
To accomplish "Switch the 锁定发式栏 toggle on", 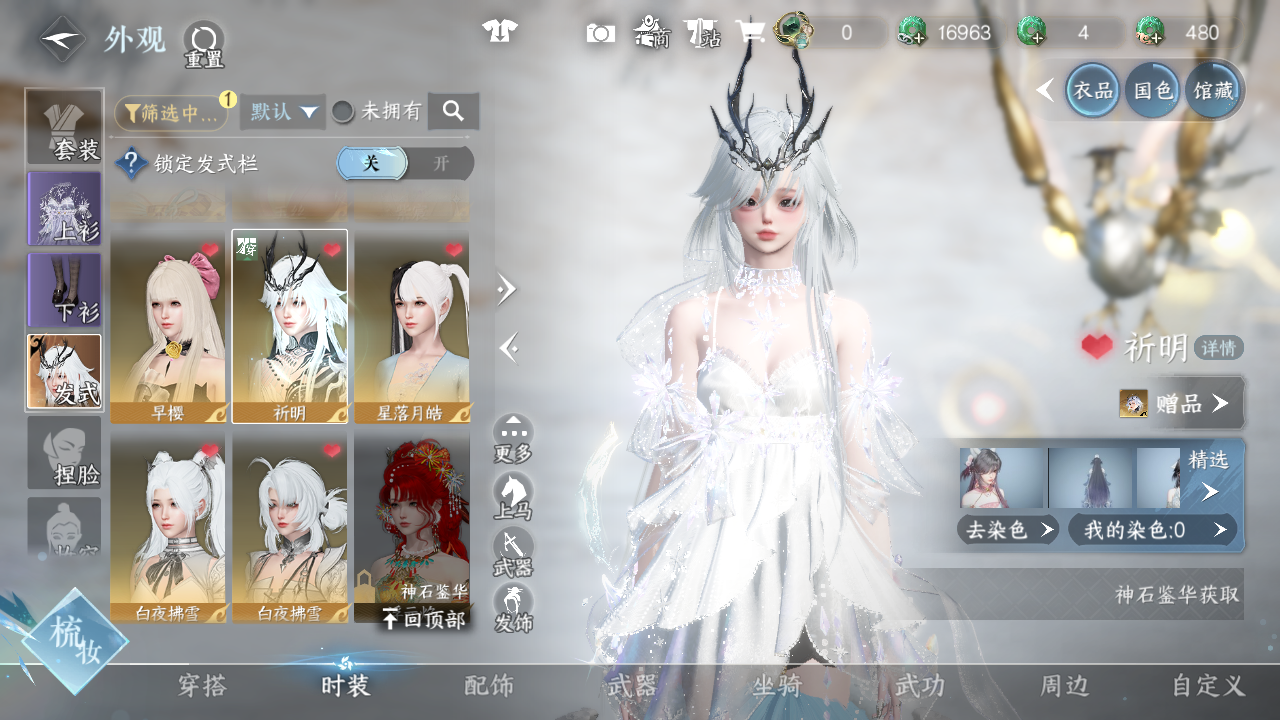I will click(x=440, y=164).
